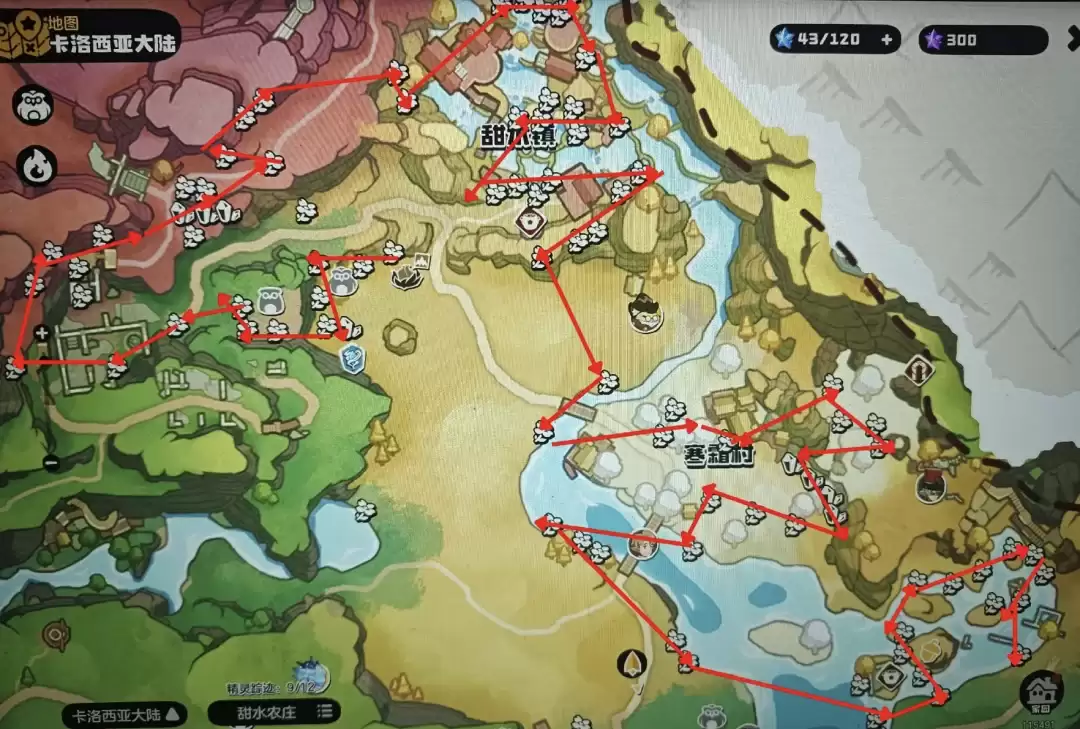Image resolution: width=1080 pixels, height=729 pixels.
Task: Zoom out the map with the minus button
Action: [51, 462]
